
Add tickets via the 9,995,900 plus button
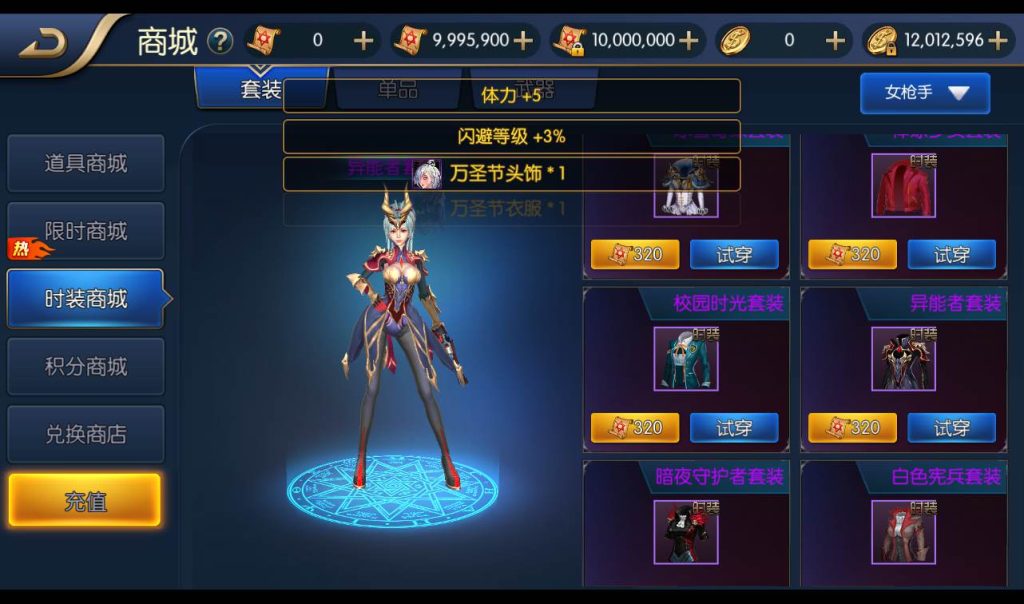[523, 41]
